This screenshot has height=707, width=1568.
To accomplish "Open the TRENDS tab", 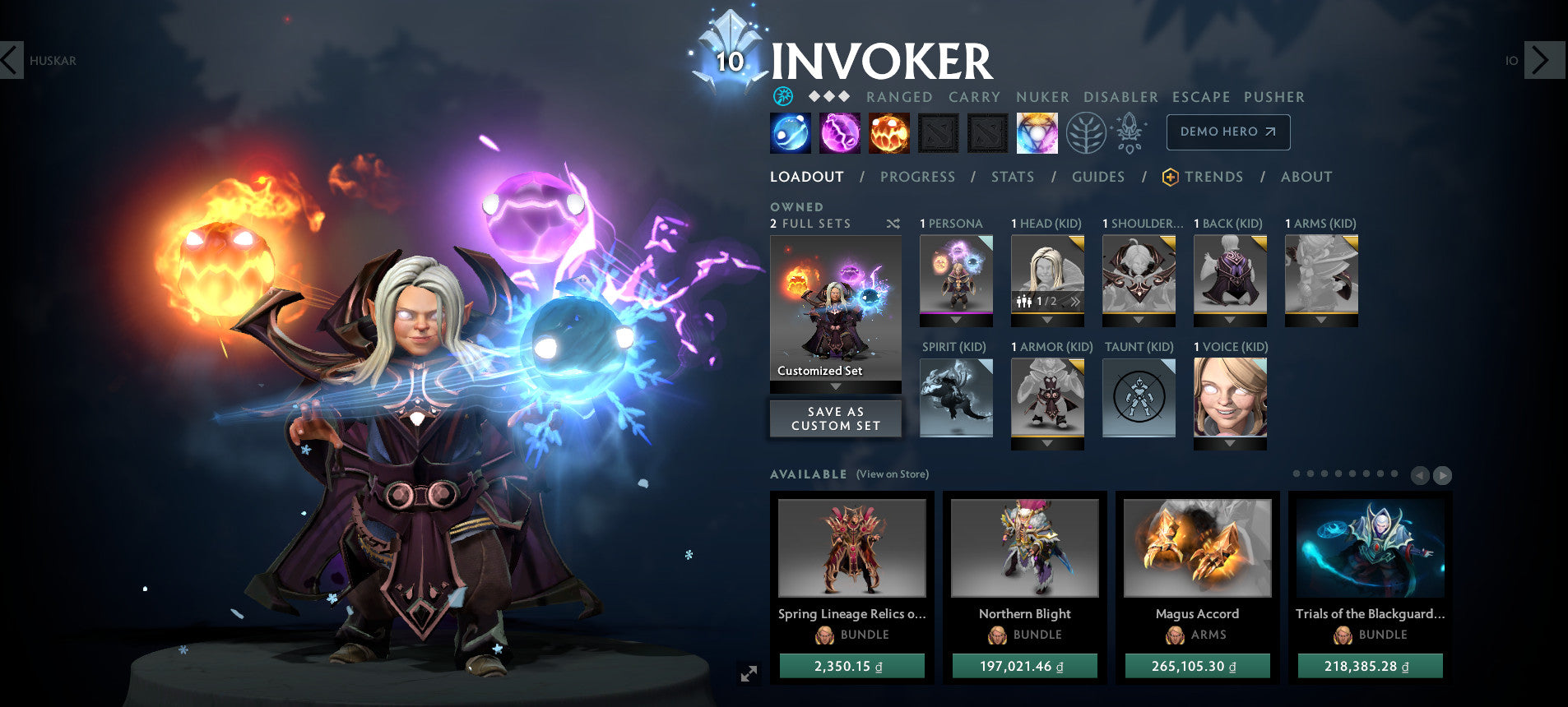I will pyautogui.click(x=1214, y=177).
